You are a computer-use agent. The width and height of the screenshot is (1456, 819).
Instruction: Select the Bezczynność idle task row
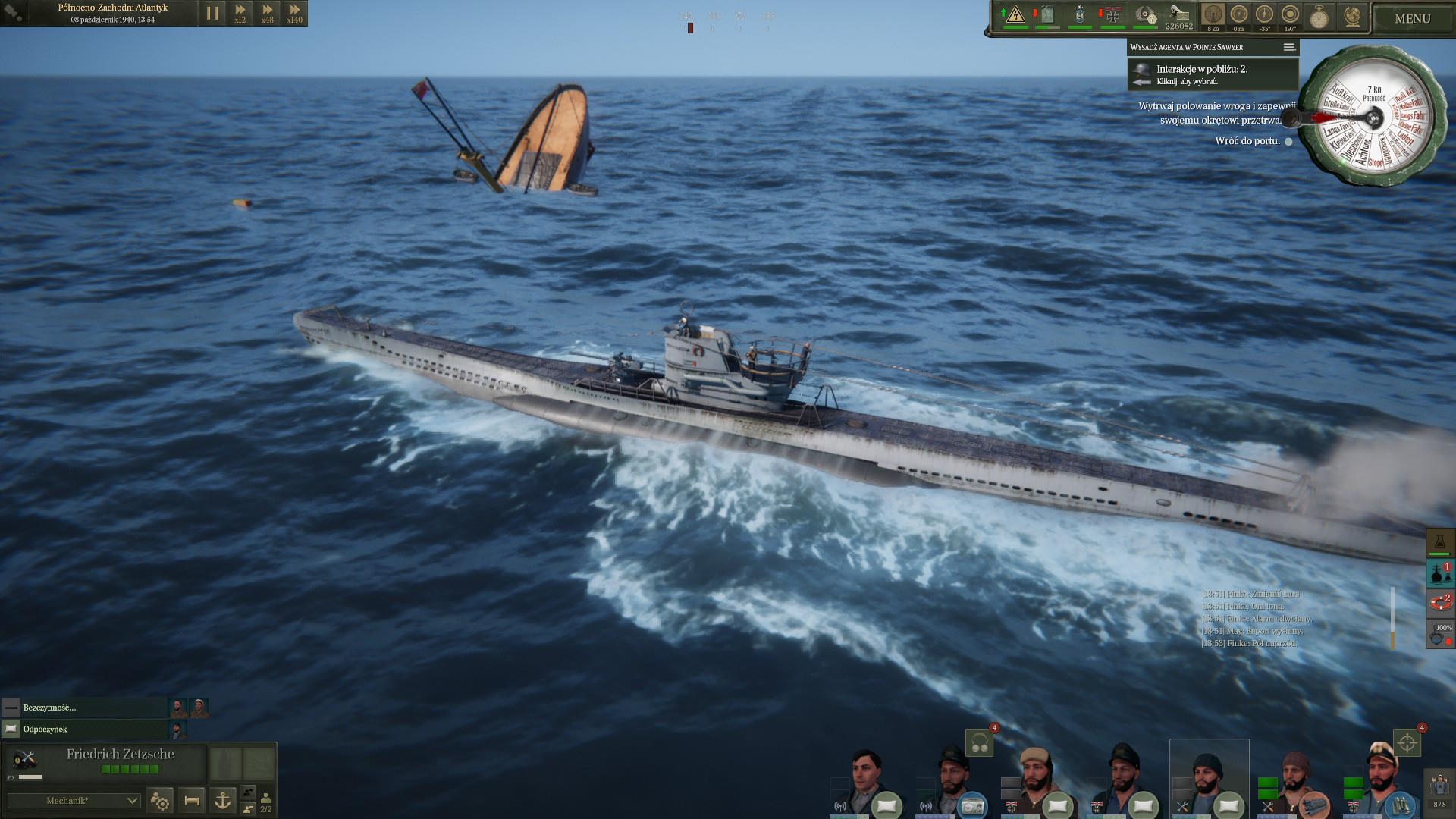pos(83,708)
